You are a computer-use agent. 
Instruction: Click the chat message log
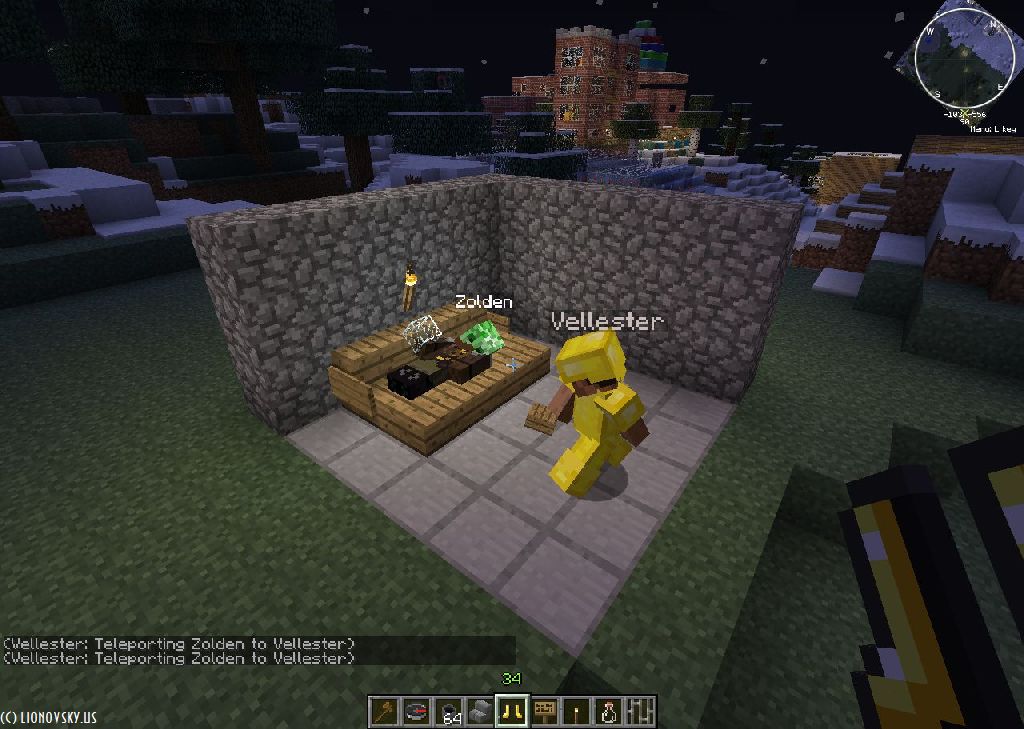click(180, 650)
